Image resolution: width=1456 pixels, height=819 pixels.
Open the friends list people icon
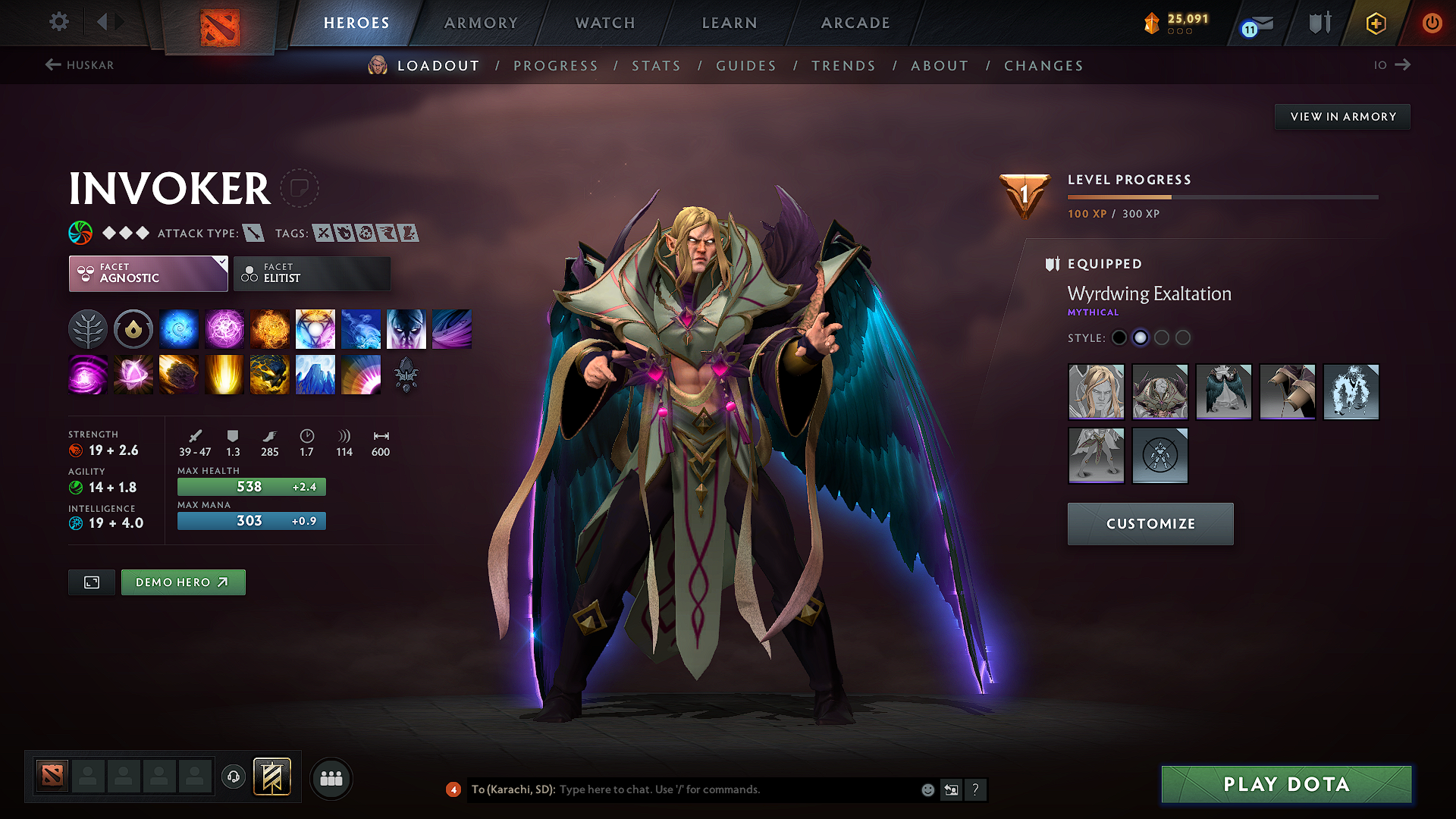[x=331, y=778]
